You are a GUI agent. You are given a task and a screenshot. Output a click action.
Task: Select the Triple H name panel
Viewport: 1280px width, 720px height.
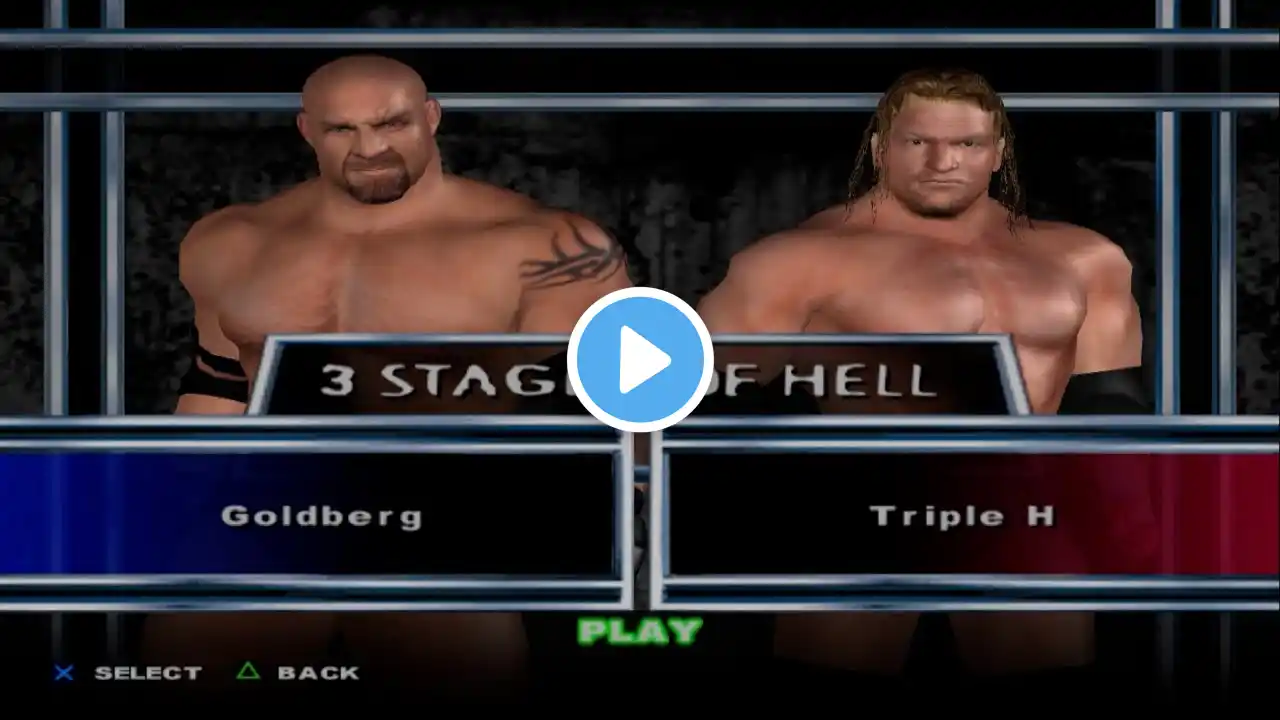(960, 516)
